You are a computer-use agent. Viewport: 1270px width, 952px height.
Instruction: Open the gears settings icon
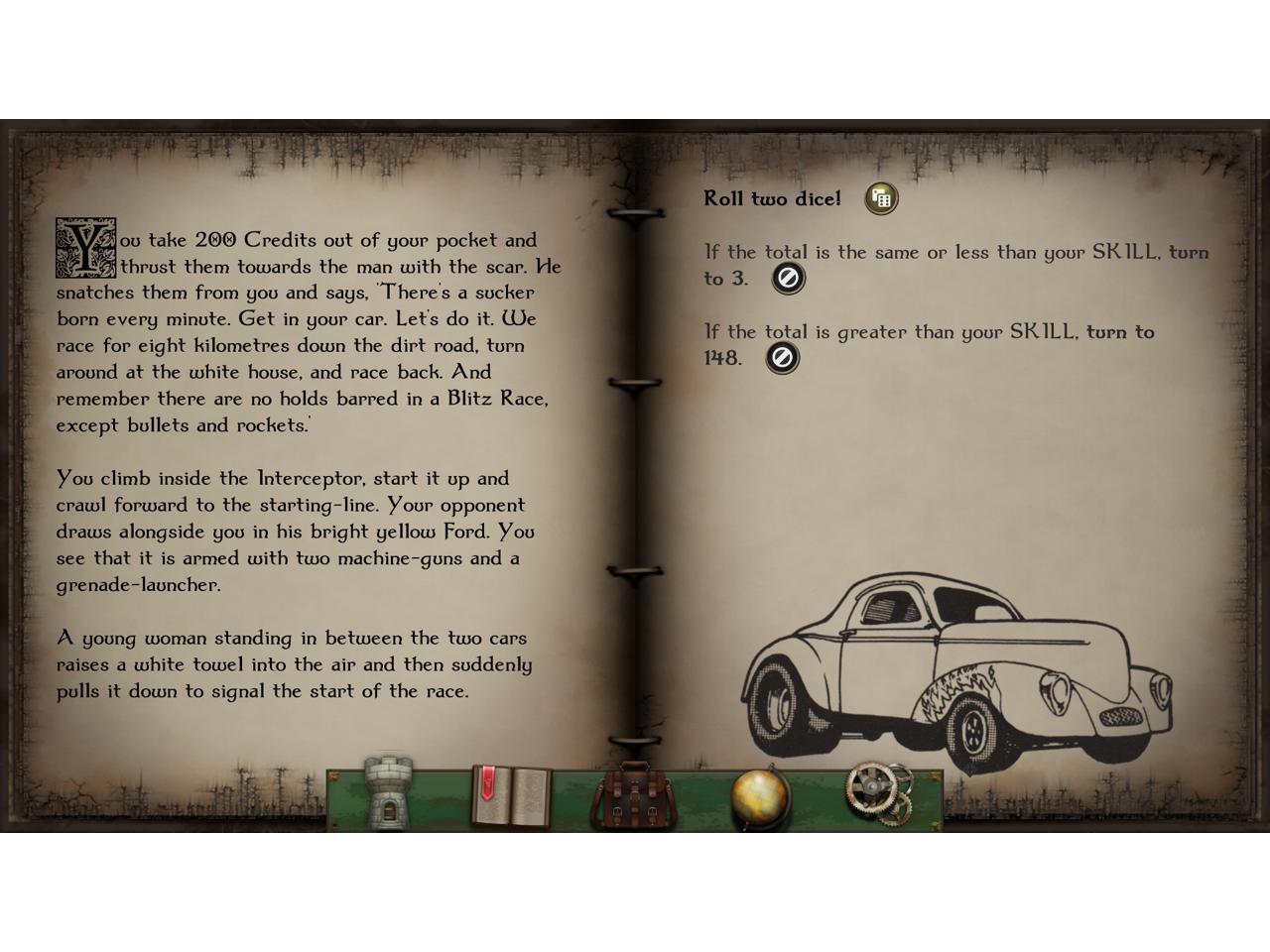878,793
